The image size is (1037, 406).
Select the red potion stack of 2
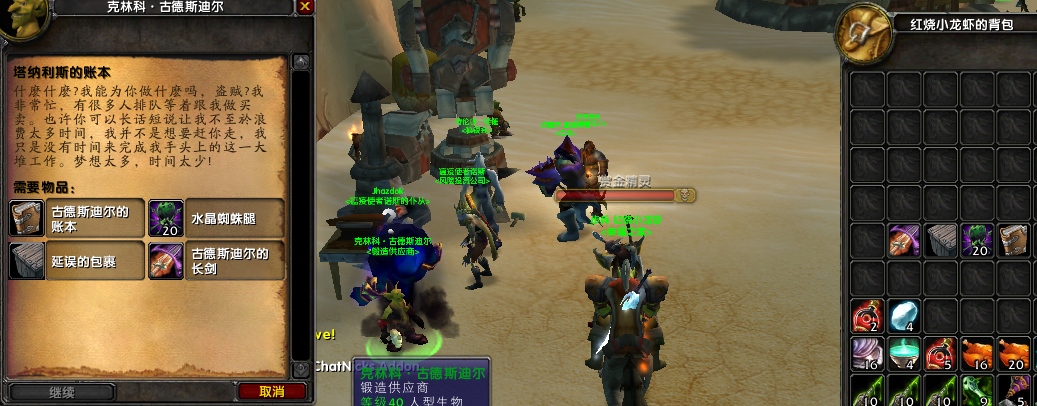click(867, 316)
